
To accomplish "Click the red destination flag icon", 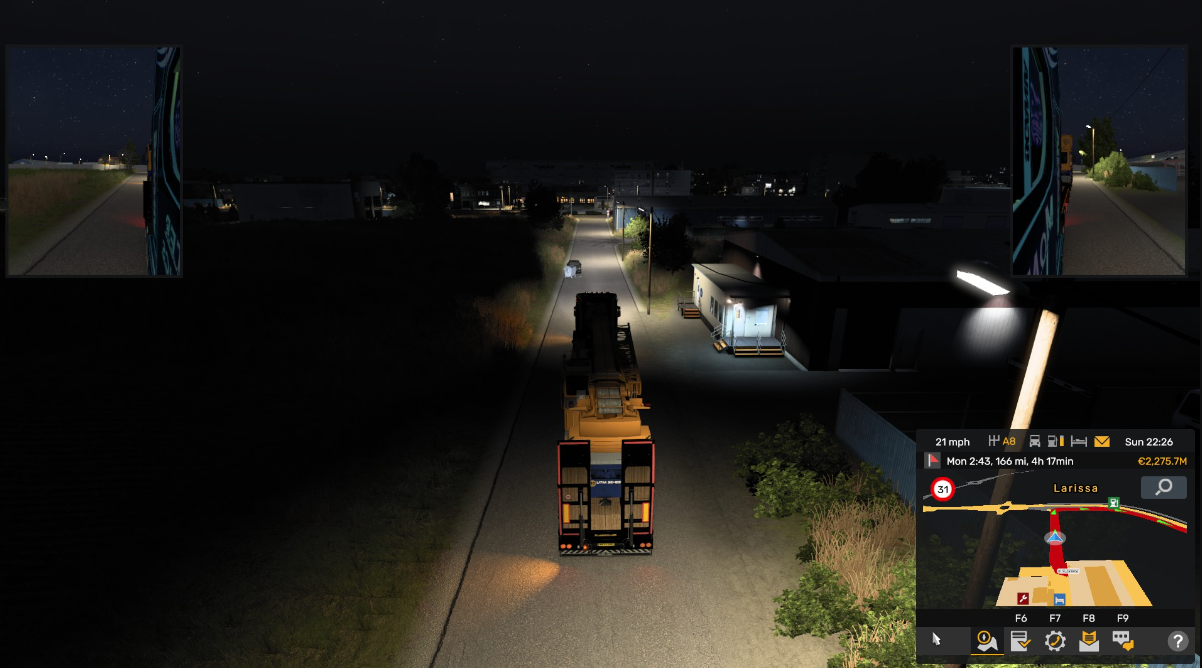I will pos(933,461).
